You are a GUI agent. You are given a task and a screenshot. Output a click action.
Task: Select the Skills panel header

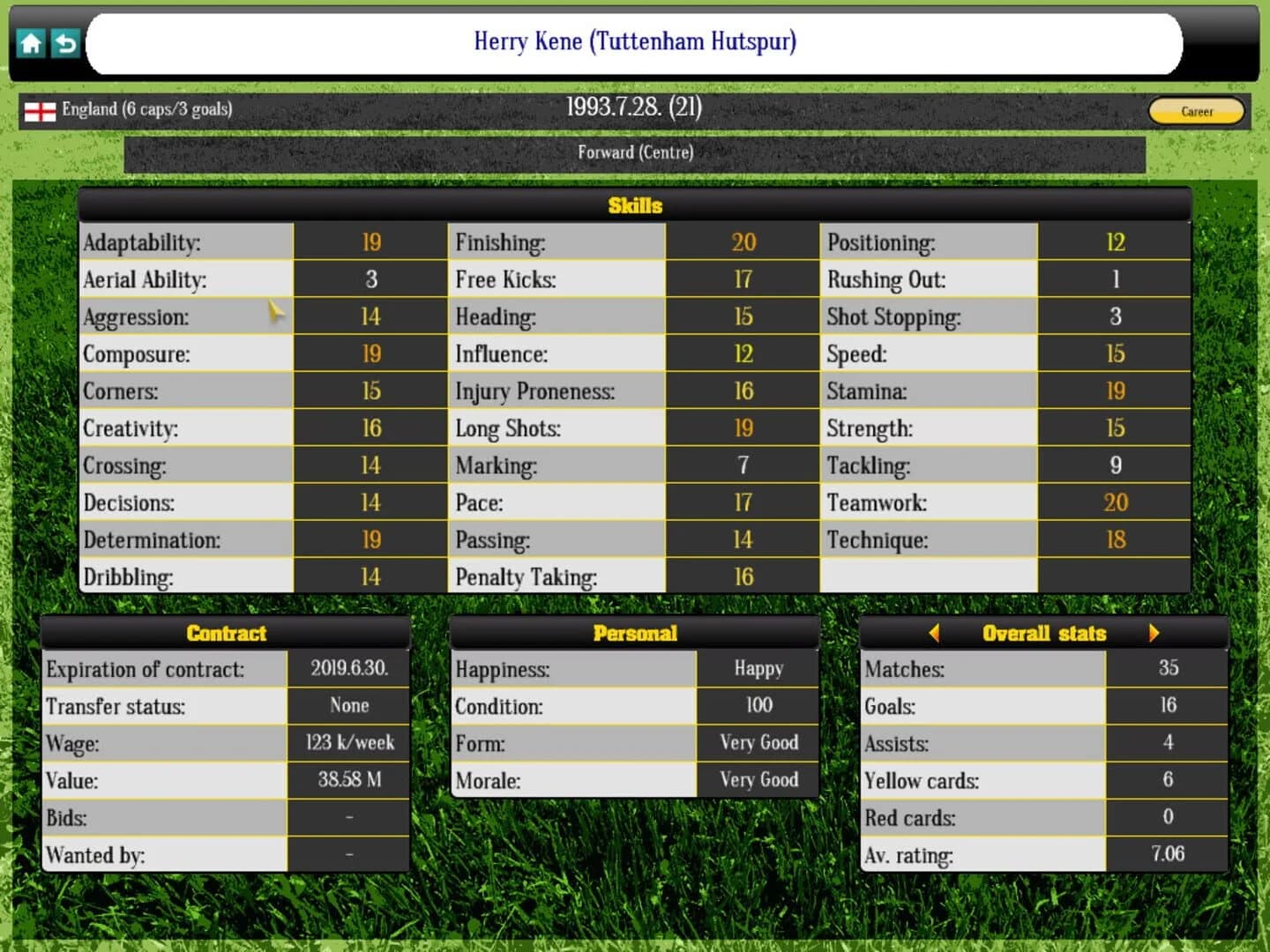634,206
